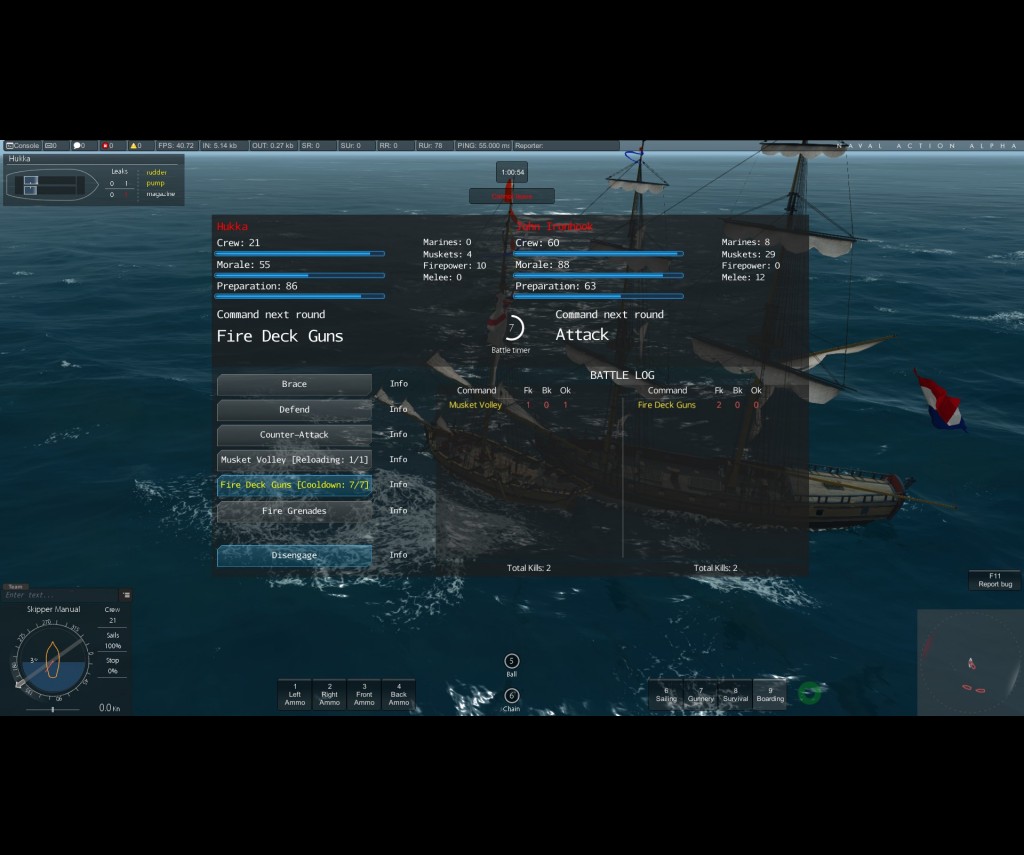This screenshot has width=1024, height=855.
Task: Select the Musket Volley command
Action: pos(294,460)
